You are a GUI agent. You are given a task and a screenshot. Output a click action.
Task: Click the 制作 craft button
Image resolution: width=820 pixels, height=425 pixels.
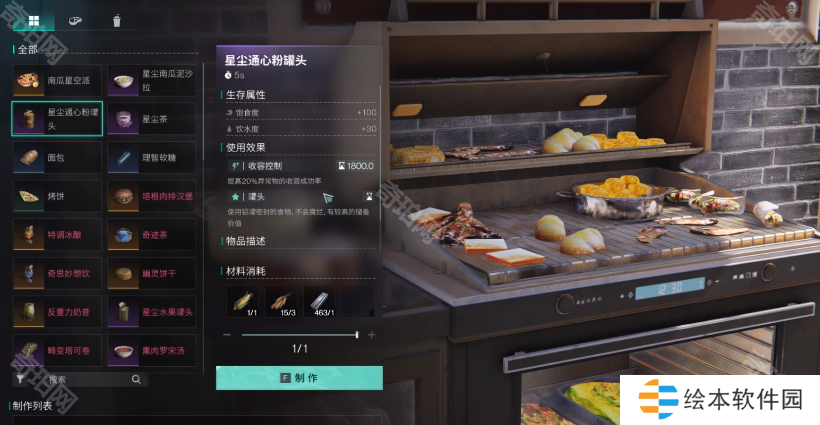coord(299,378)
